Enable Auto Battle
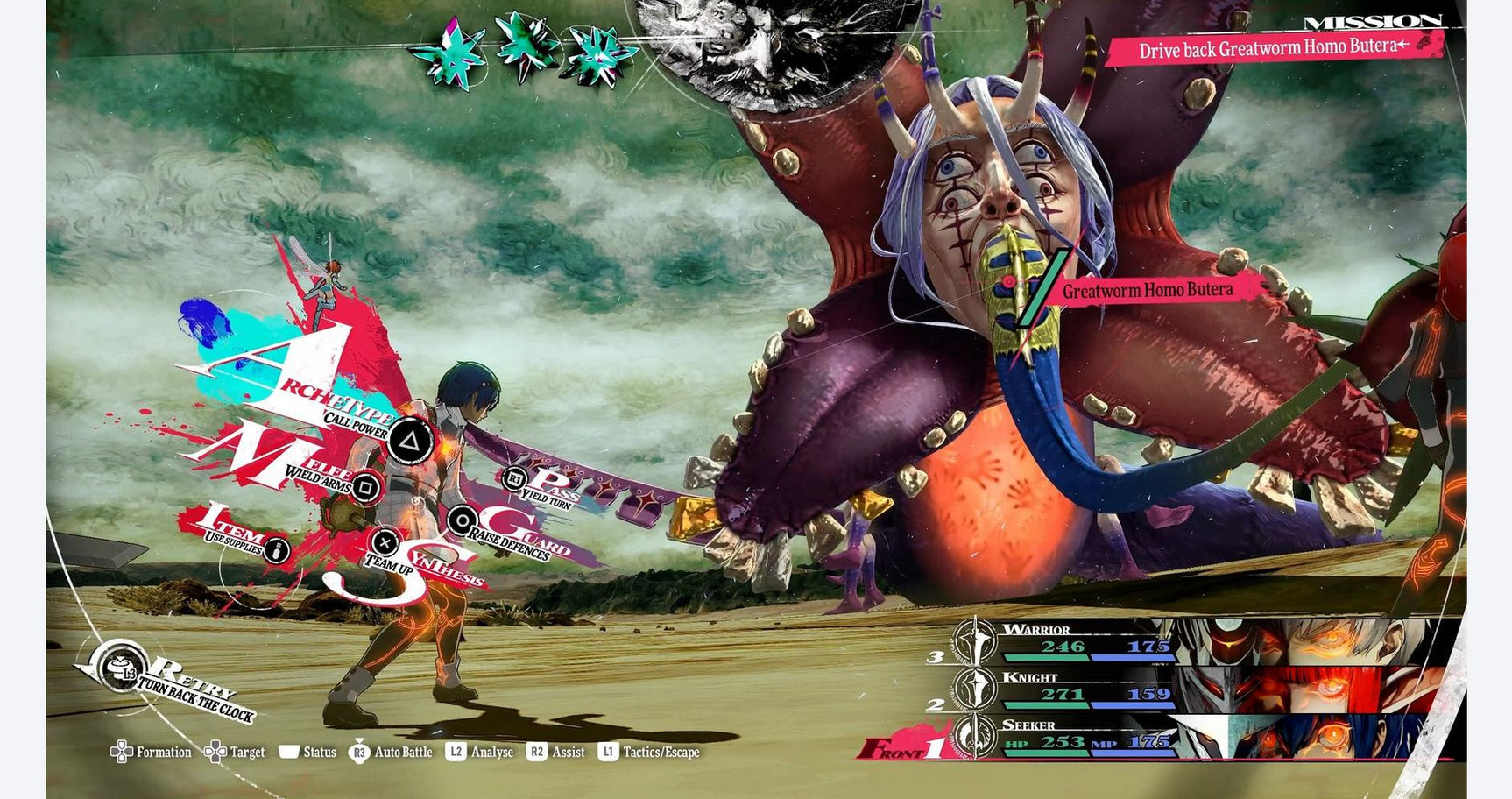Viewport: 1512px width, 799px height. pos(391,752)
